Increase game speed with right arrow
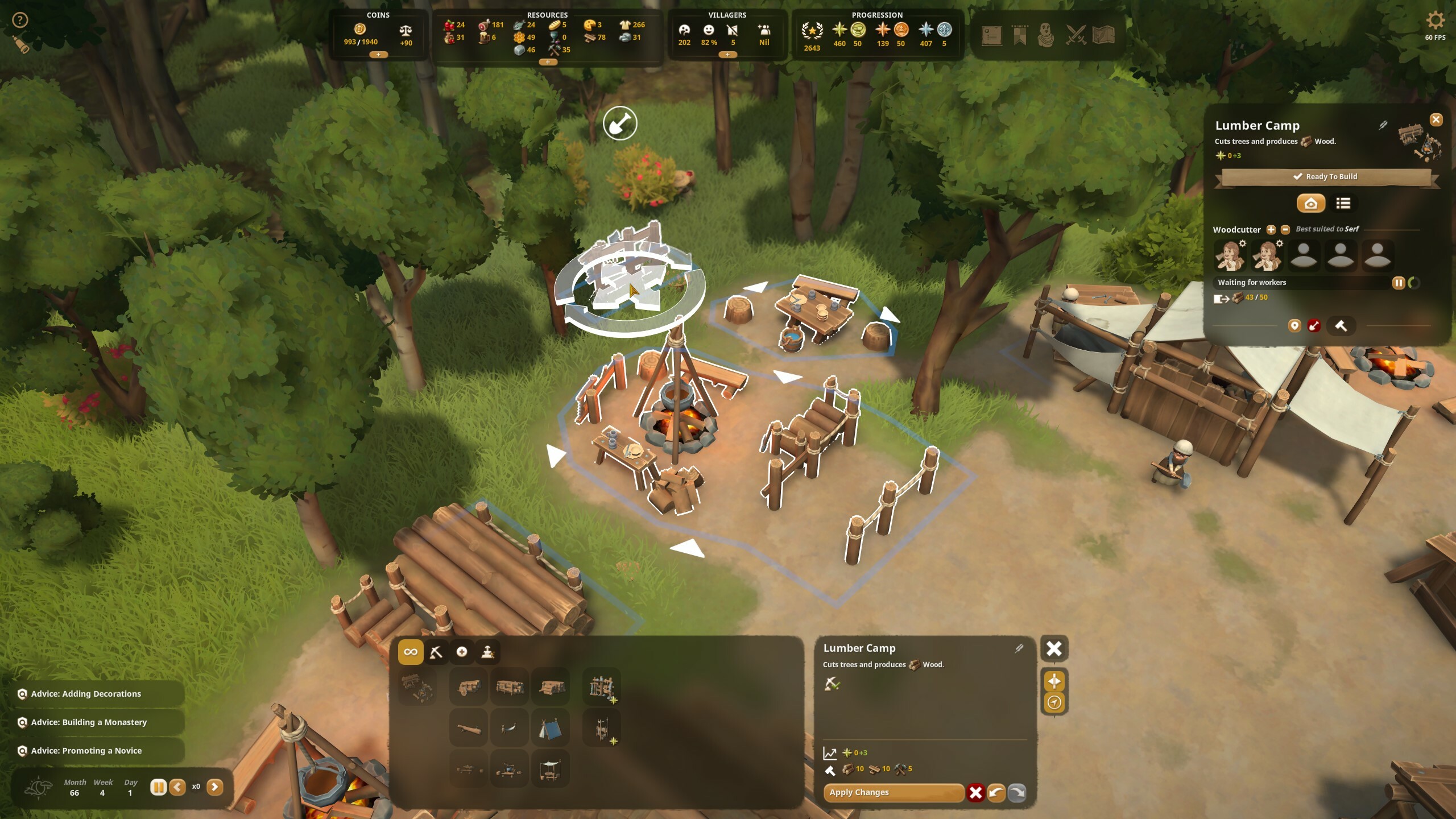Viewport: 1456px width, 819px height. (214, 787)
